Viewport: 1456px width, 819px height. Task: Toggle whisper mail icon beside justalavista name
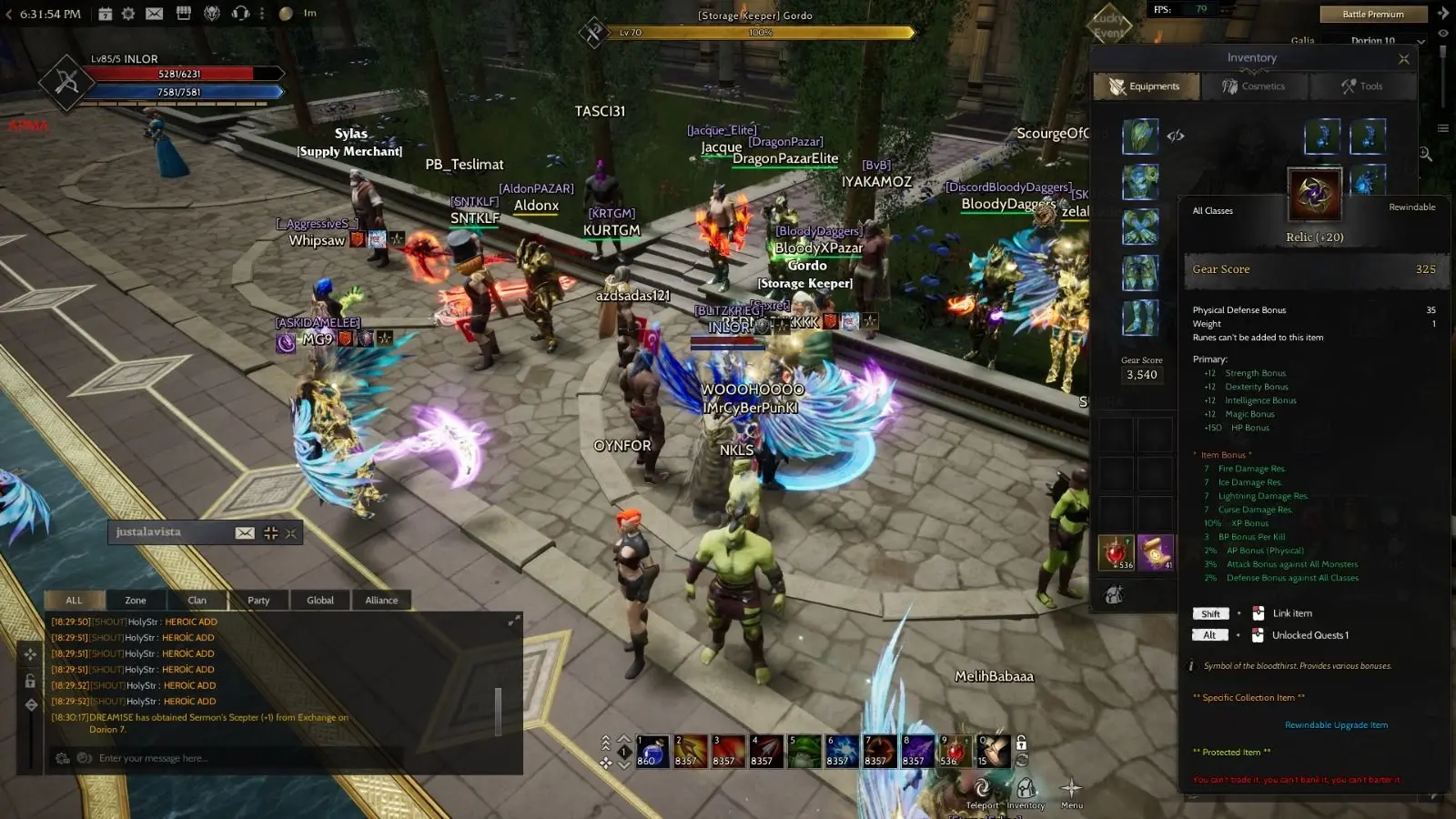tap(245, 532)
